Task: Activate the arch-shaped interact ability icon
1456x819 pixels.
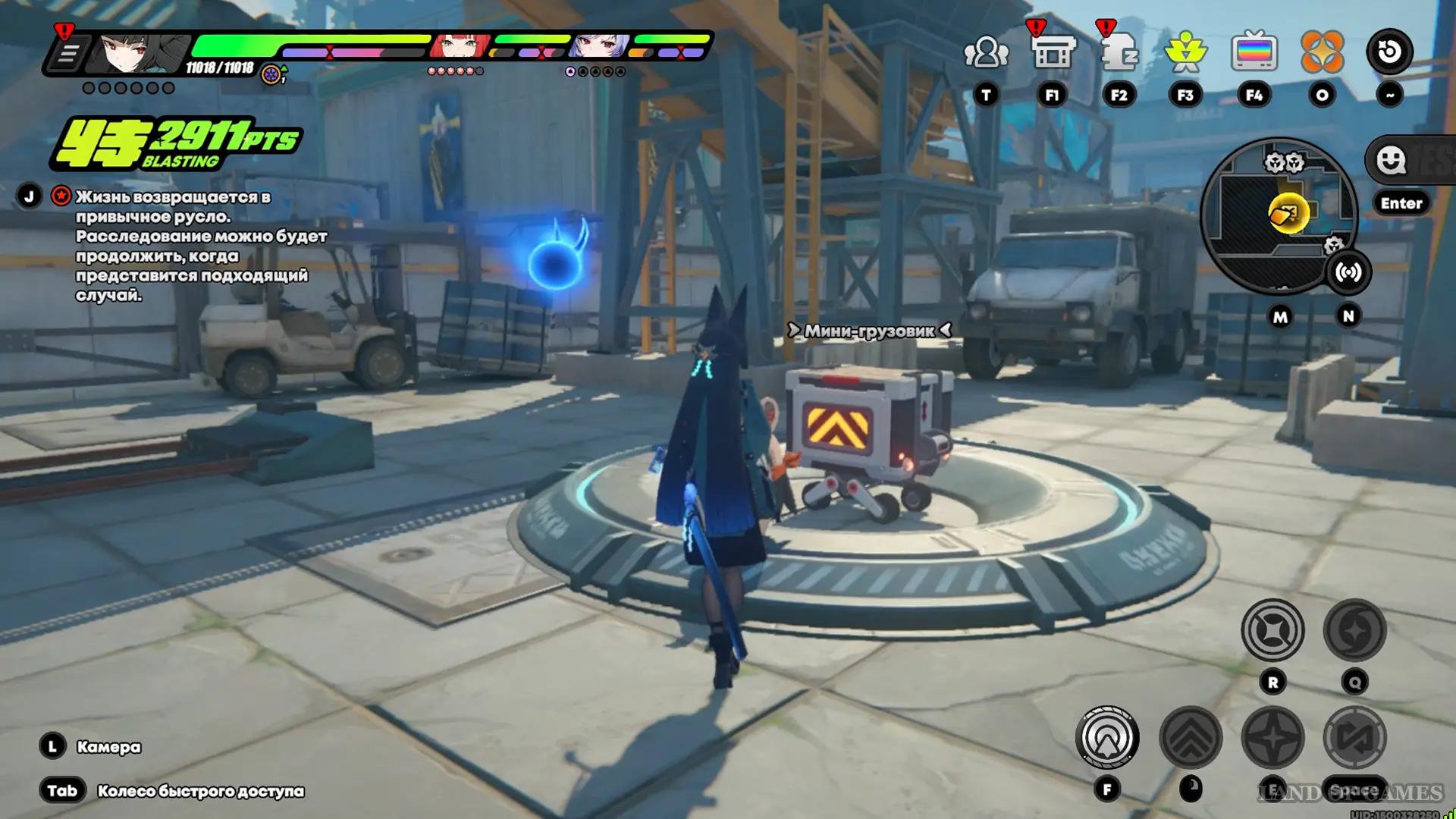Action: [x=1107, y=737]
